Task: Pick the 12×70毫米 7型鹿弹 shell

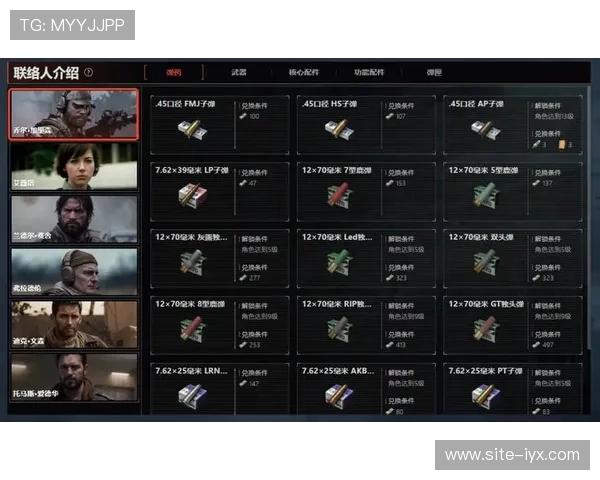Action: coord(366,191)
